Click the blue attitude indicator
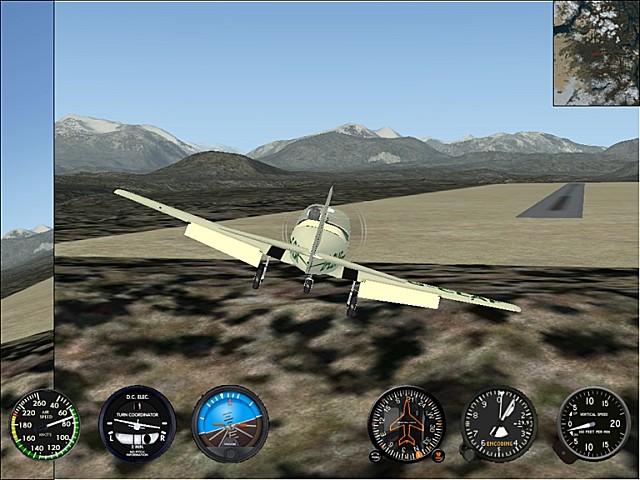The height and width of the screenshot is (480, 640). (229, 424)
